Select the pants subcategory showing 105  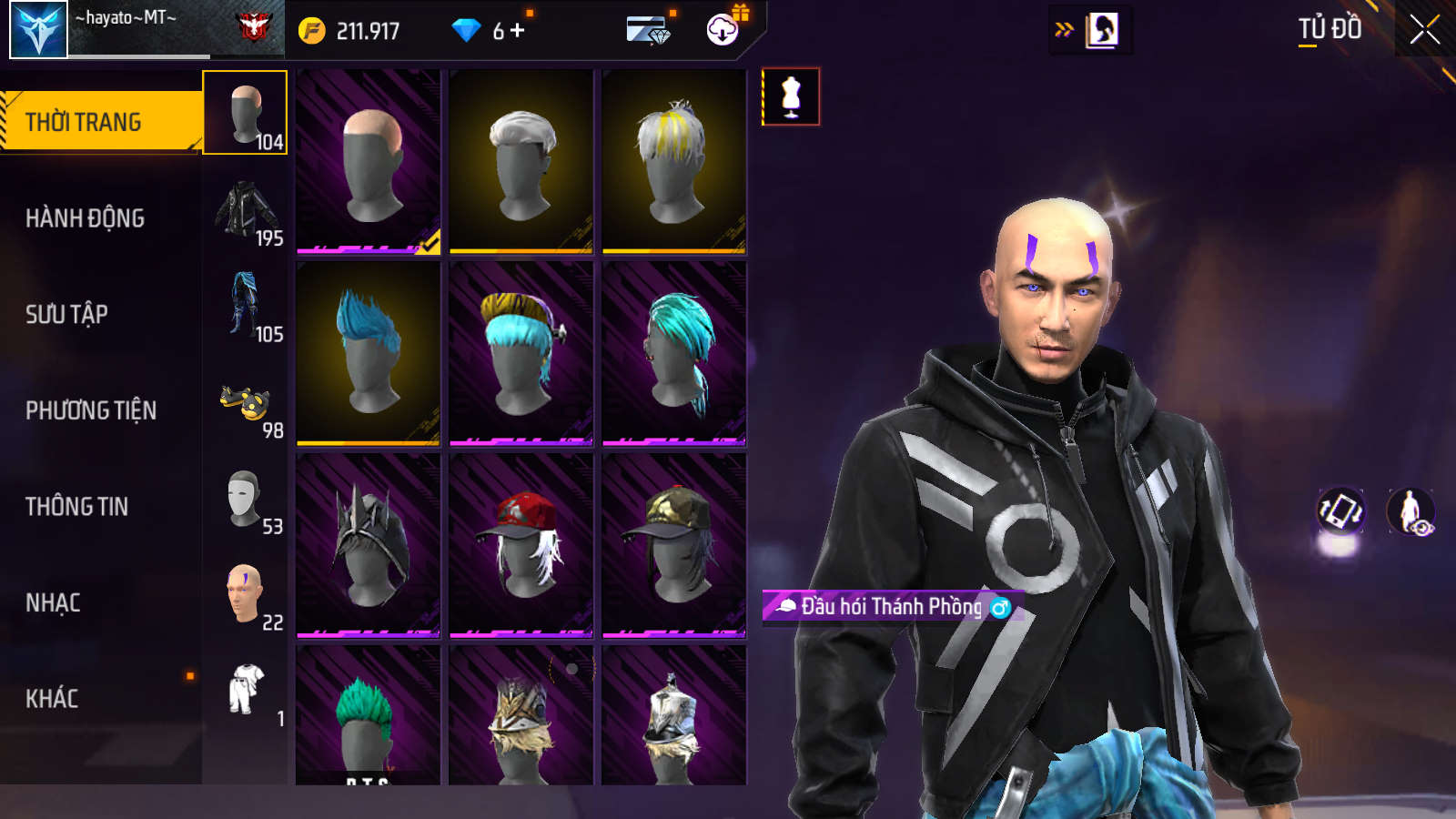click(246, 307)
